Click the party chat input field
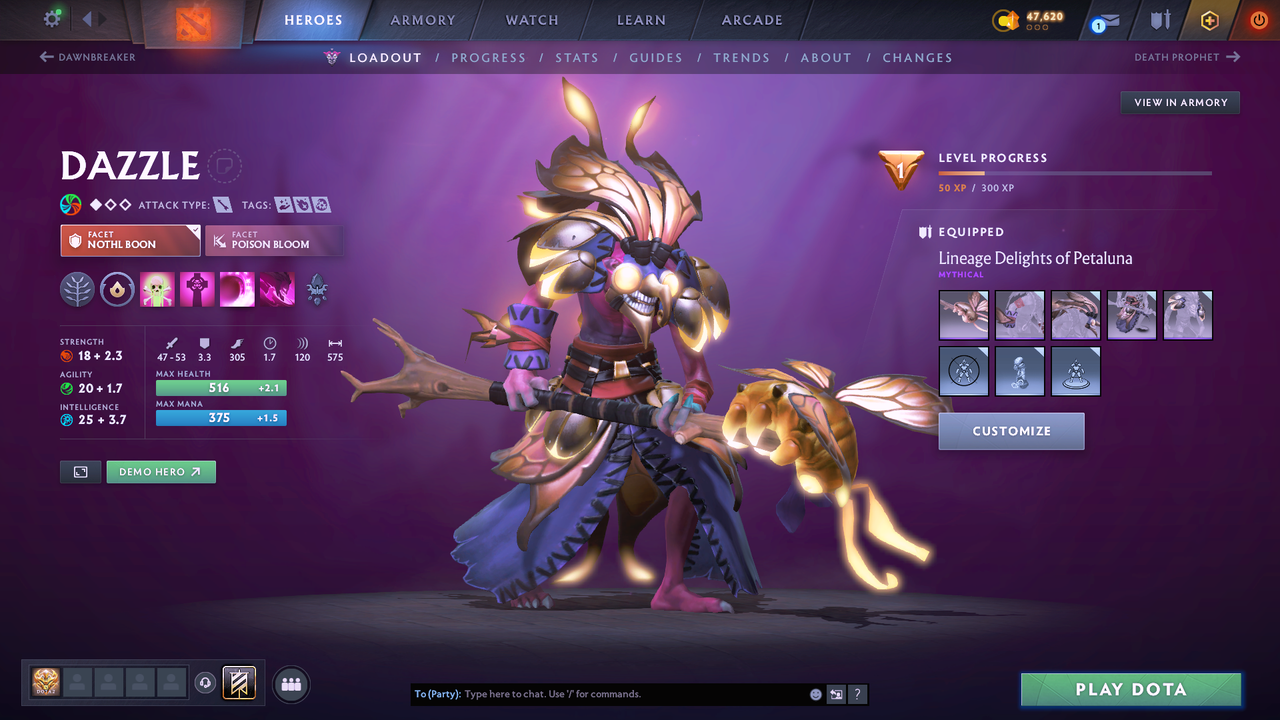Image resolution: width=1280 pixels, height=720 pixels. click(600, 693)
